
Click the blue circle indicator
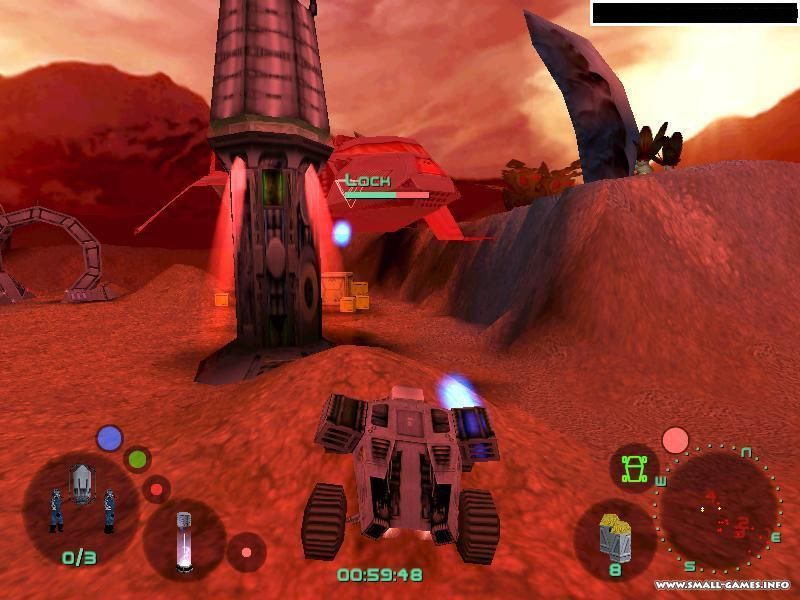tap(109, 438)
